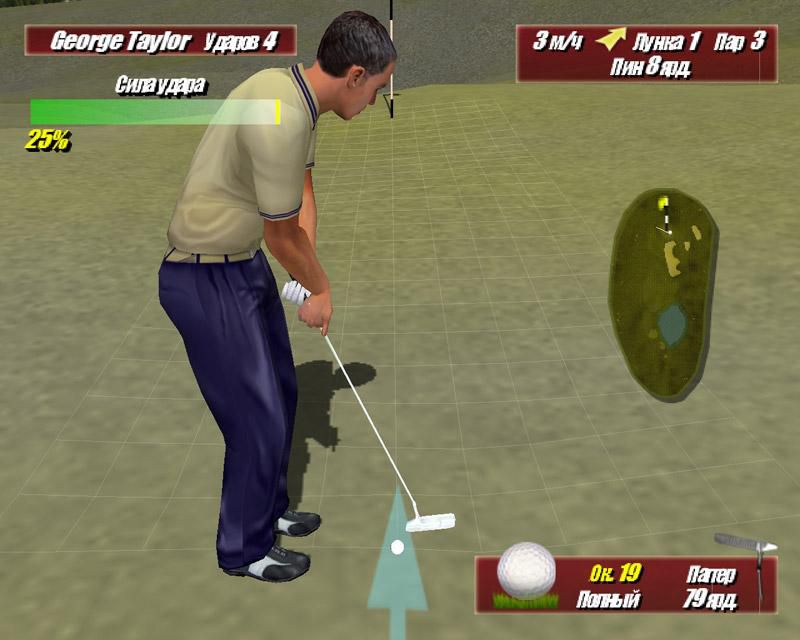Image resolution: width=800 pixels, height=640 pixels.
Task: Change the Полный shot type
Action: point(608,600)
